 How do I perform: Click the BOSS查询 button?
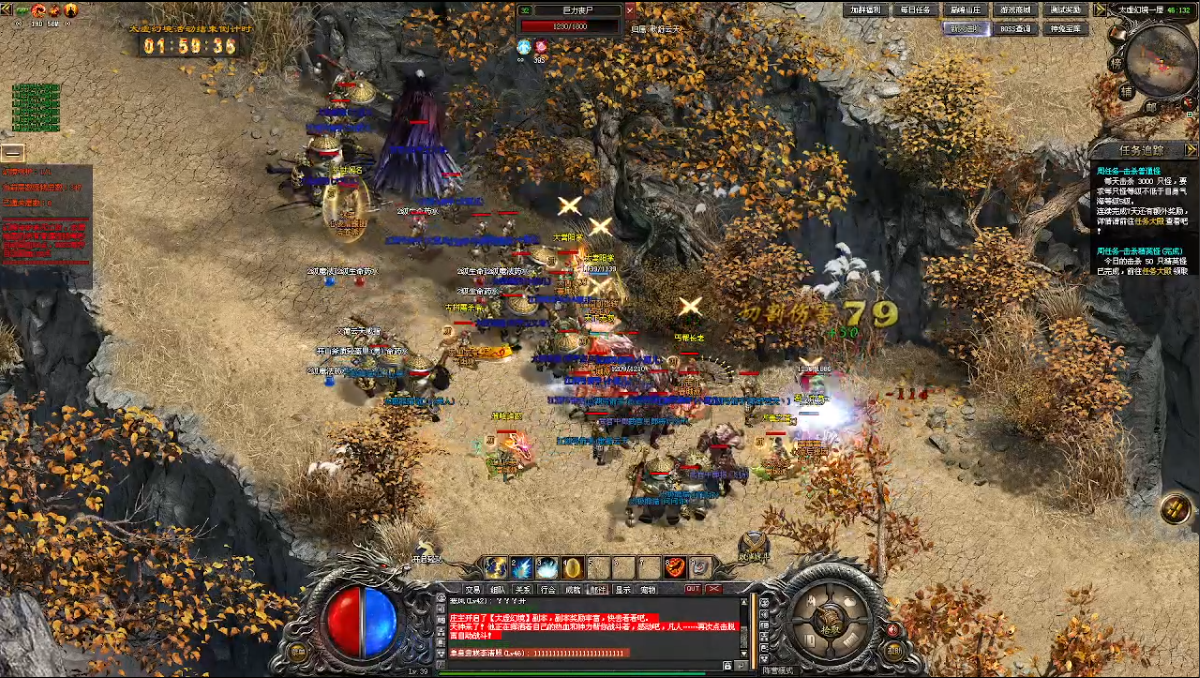pyautogui.click(x=1016, y=29)
